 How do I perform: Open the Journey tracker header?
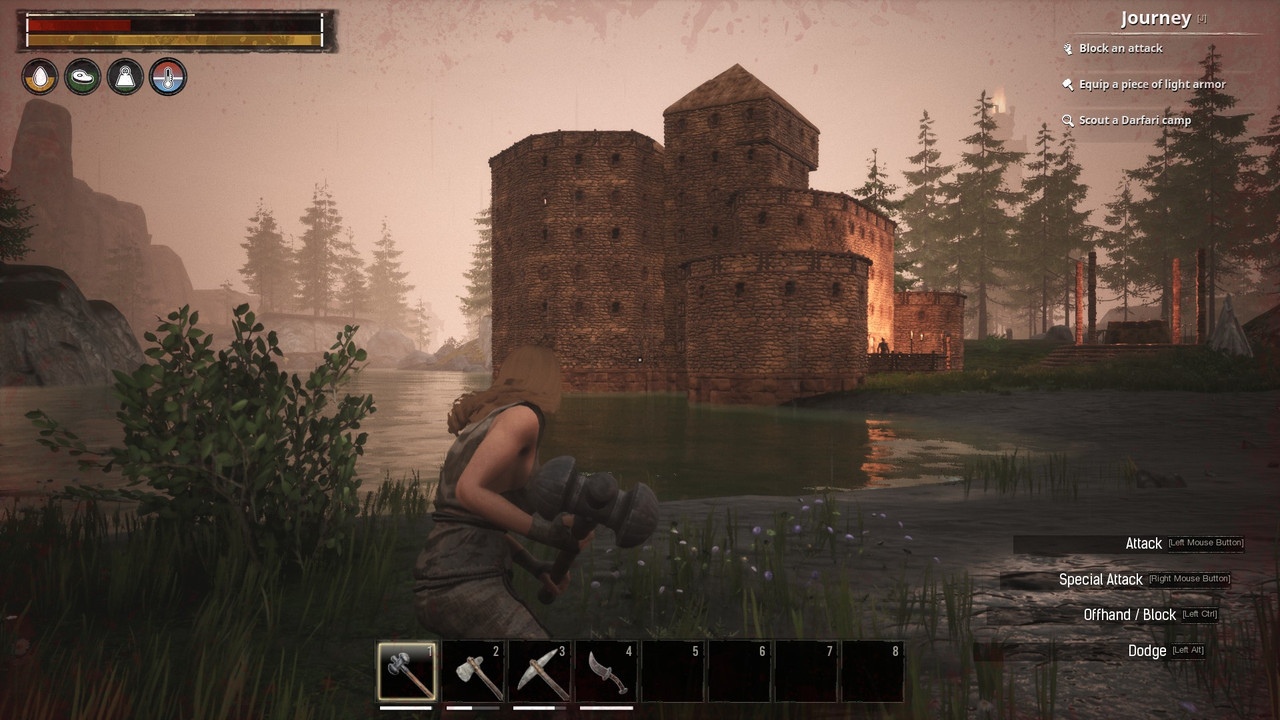(1156, 19)
